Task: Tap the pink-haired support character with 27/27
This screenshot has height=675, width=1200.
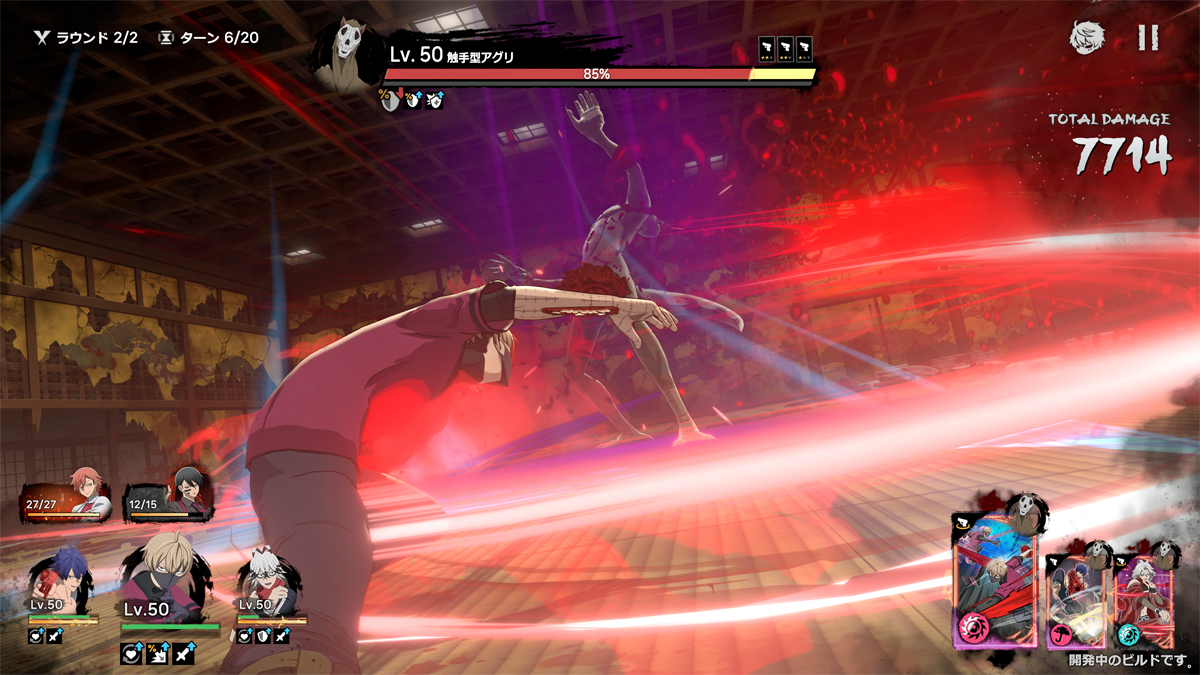Action: point(70,497)
